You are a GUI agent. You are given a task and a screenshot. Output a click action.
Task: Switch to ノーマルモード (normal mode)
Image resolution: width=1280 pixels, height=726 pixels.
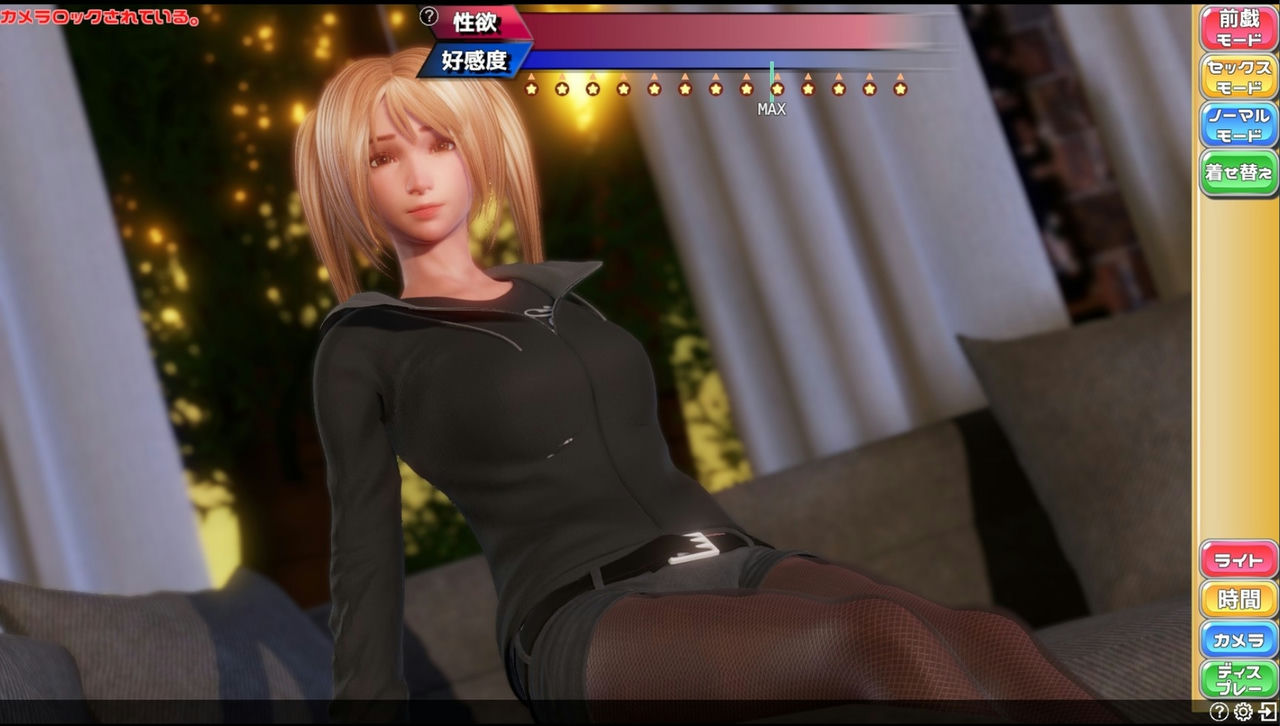pyautogui.click(x=1238, y=122)
